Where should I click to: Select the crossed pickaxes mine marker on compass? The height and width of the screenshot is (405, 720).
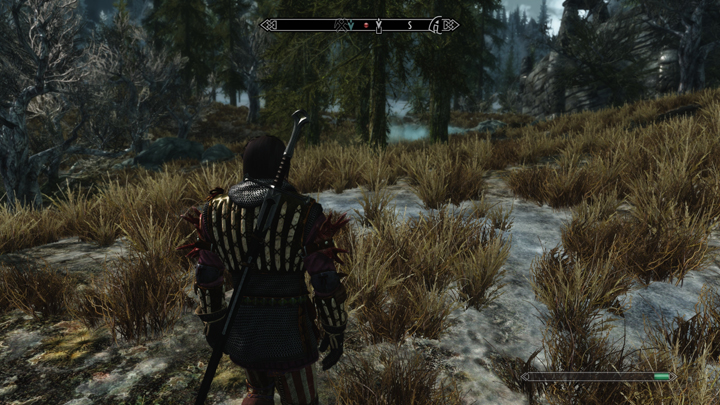[x=341, y=26]
